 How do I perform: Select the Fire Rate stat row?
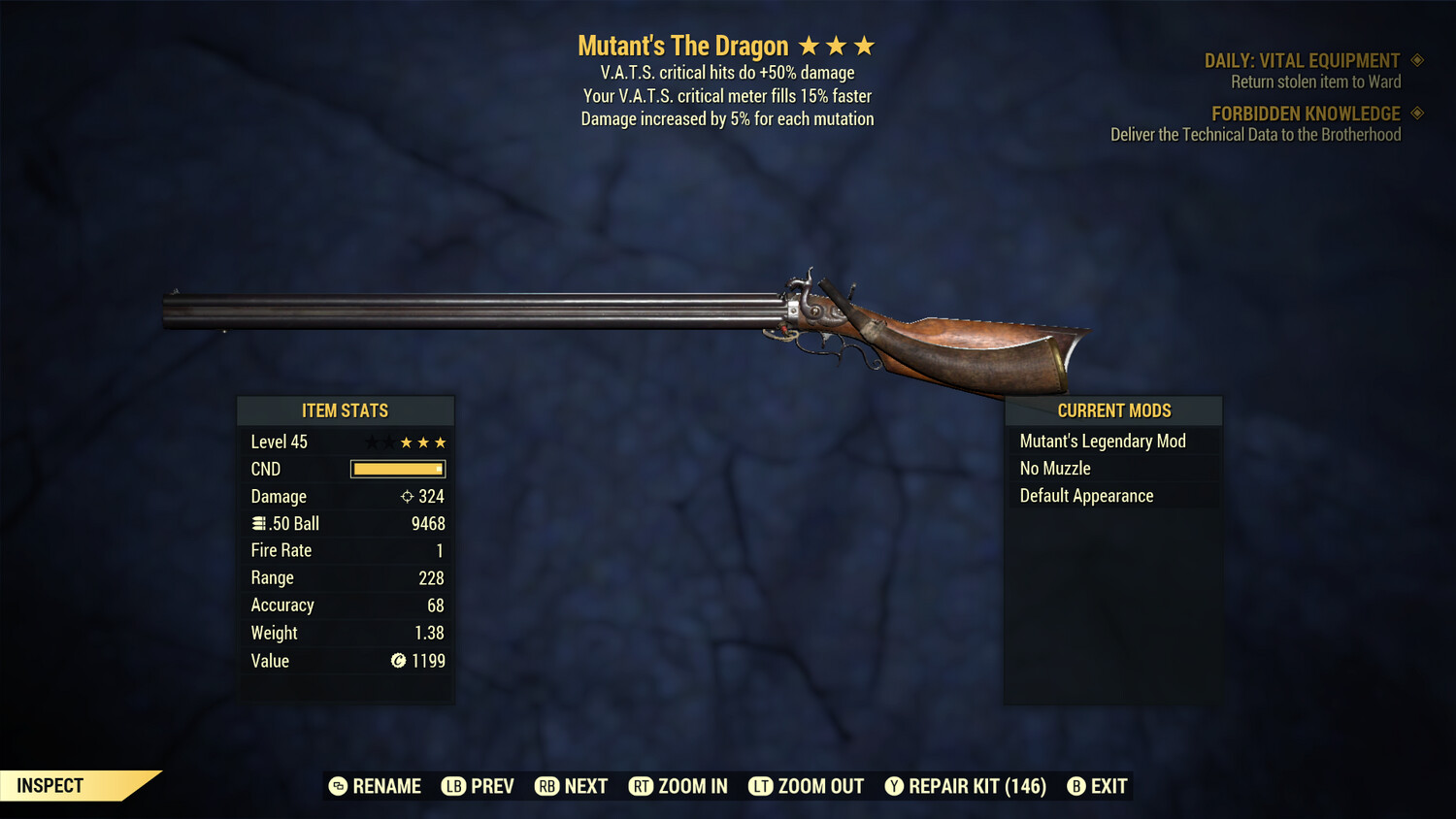[x=346, y=550]
